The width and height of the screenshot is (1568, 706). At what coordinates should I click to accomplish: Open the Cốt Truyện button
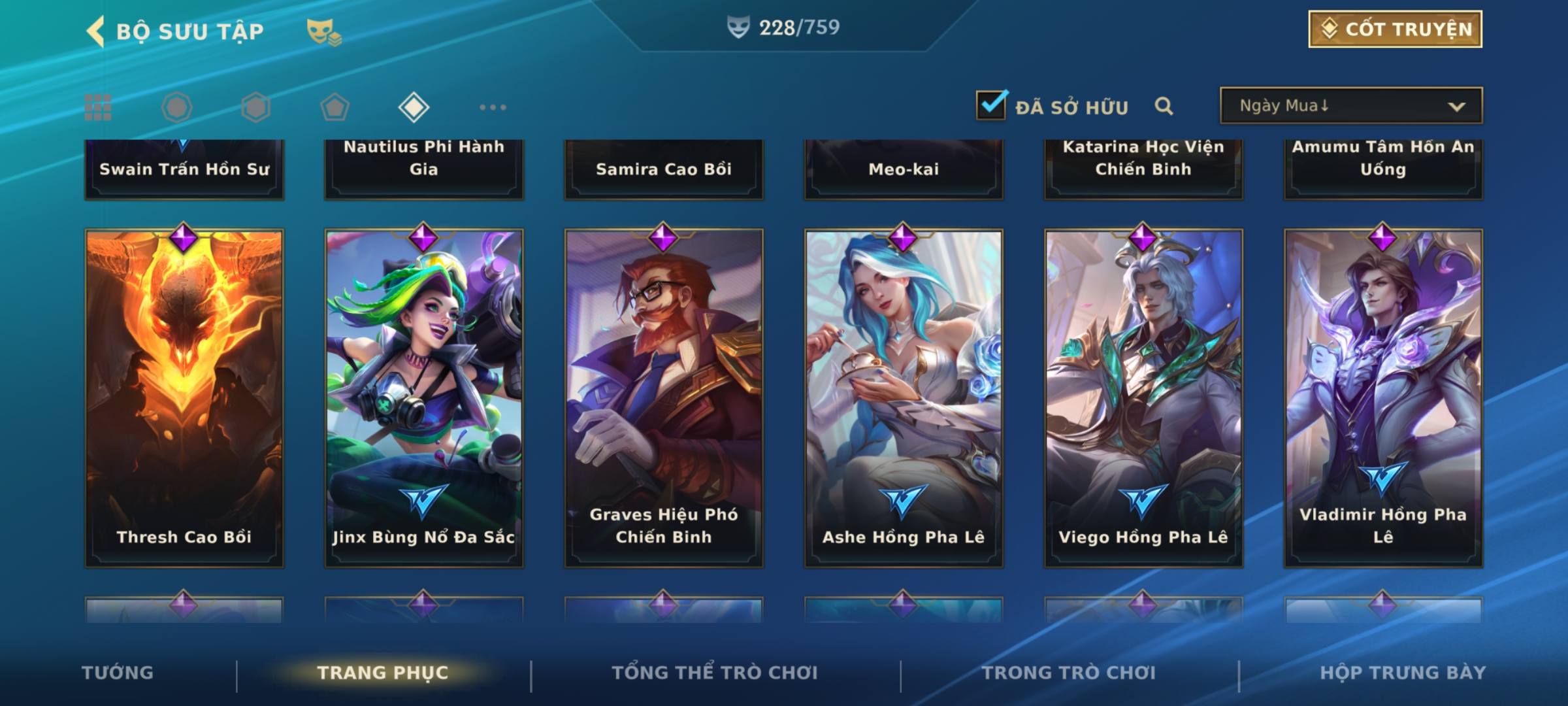click(x=1395, y=29)
